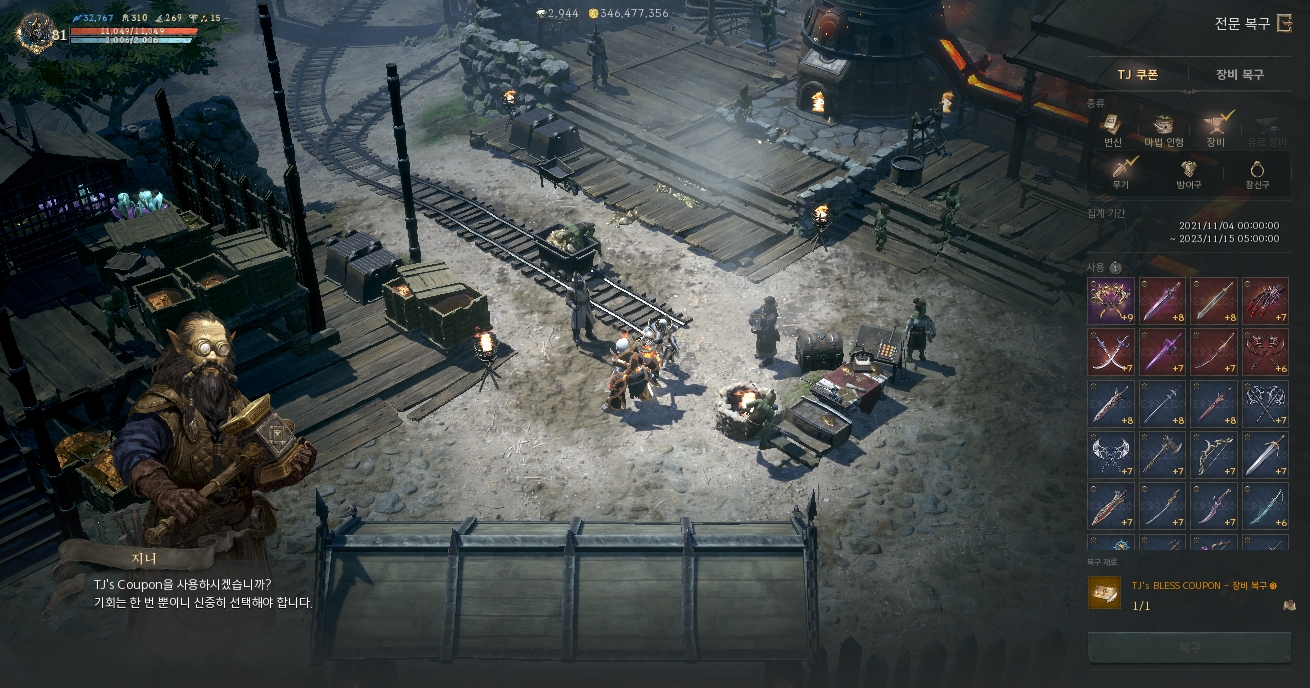Switch to the 장비 복구 tab
Viewport: 1310px width, 688px height.
(1239, 75)
